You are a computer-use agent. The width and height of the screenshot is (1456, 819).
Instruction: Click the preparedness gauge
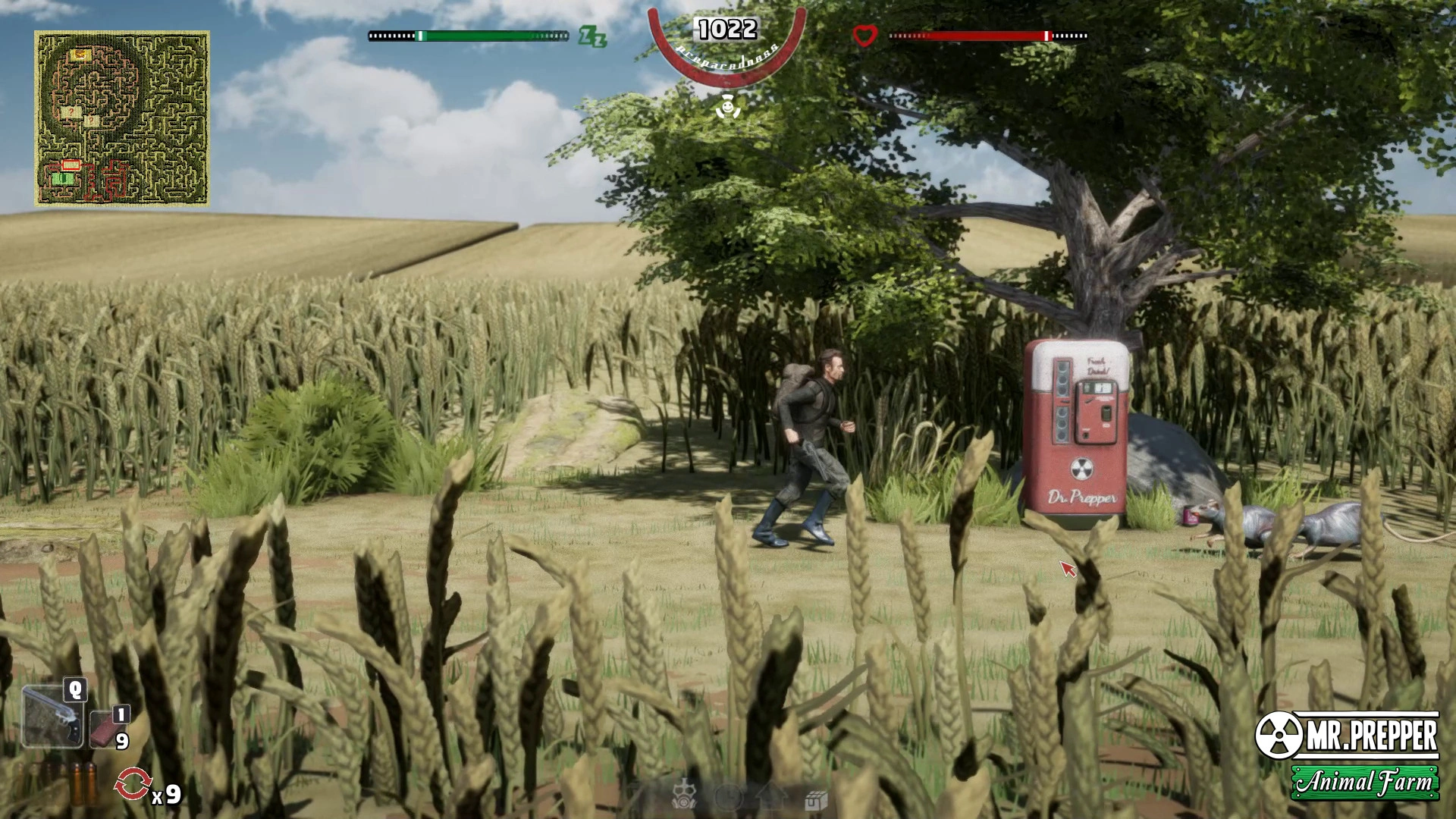pos(726,44)
